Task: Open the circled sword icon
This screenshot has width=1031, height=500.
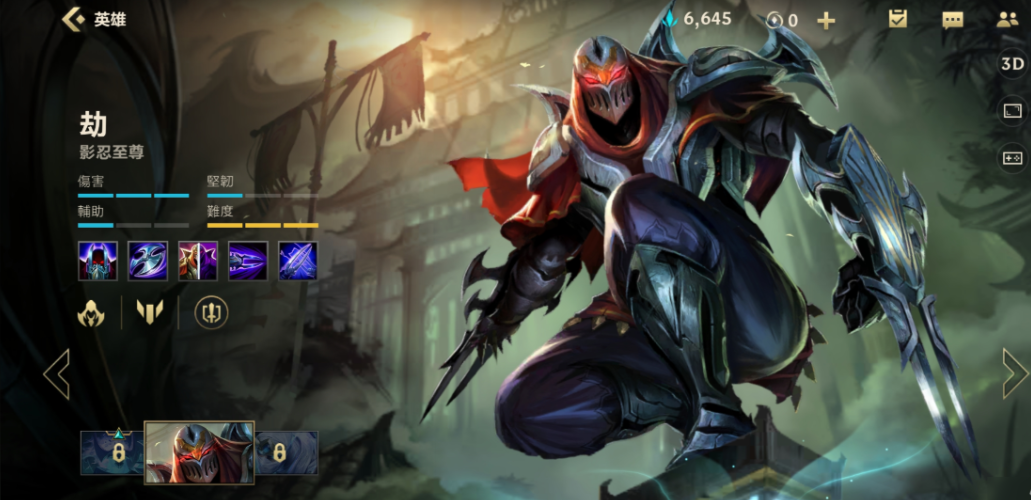Action: click(210, 313)
